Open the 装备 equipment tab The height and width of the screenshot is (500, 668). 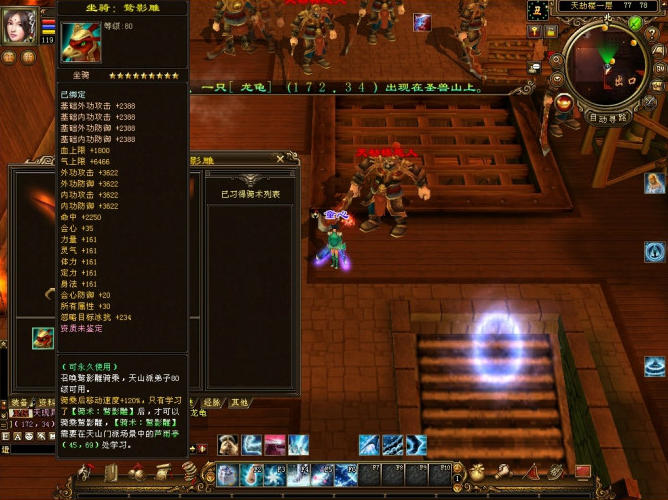click(20, 403)
